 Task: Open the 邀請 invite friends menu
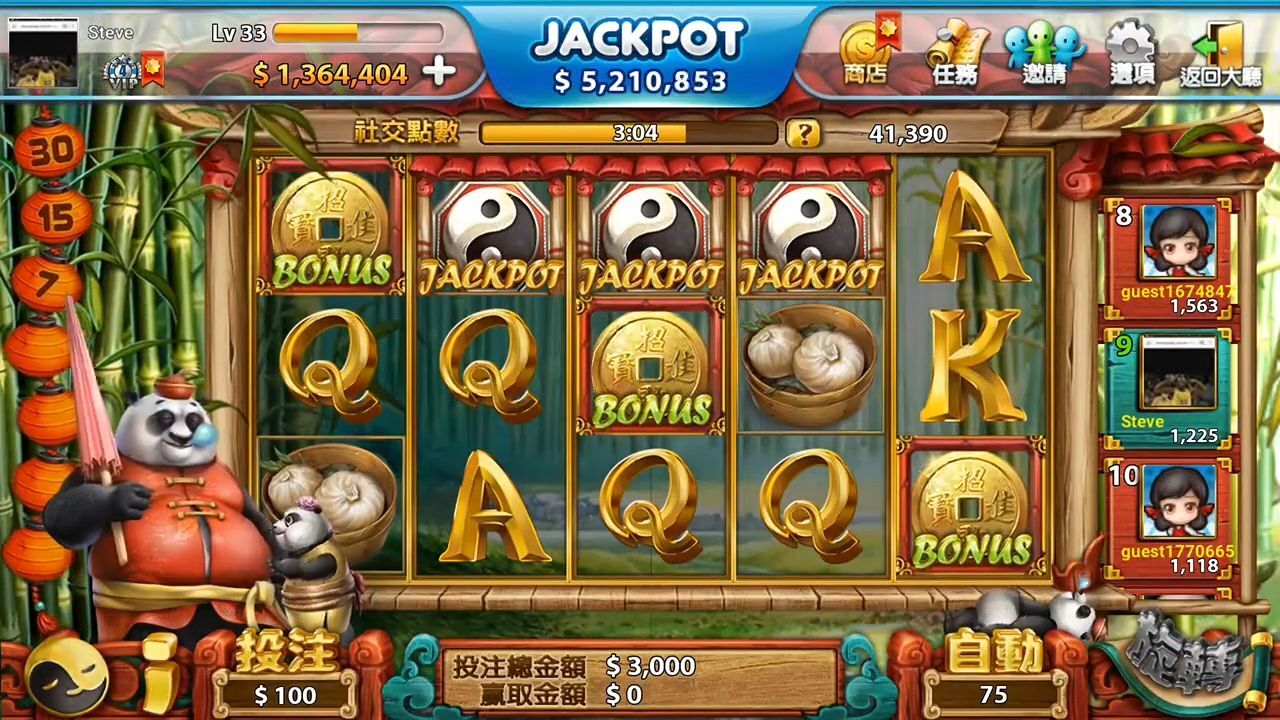(x=1044, y=54)
